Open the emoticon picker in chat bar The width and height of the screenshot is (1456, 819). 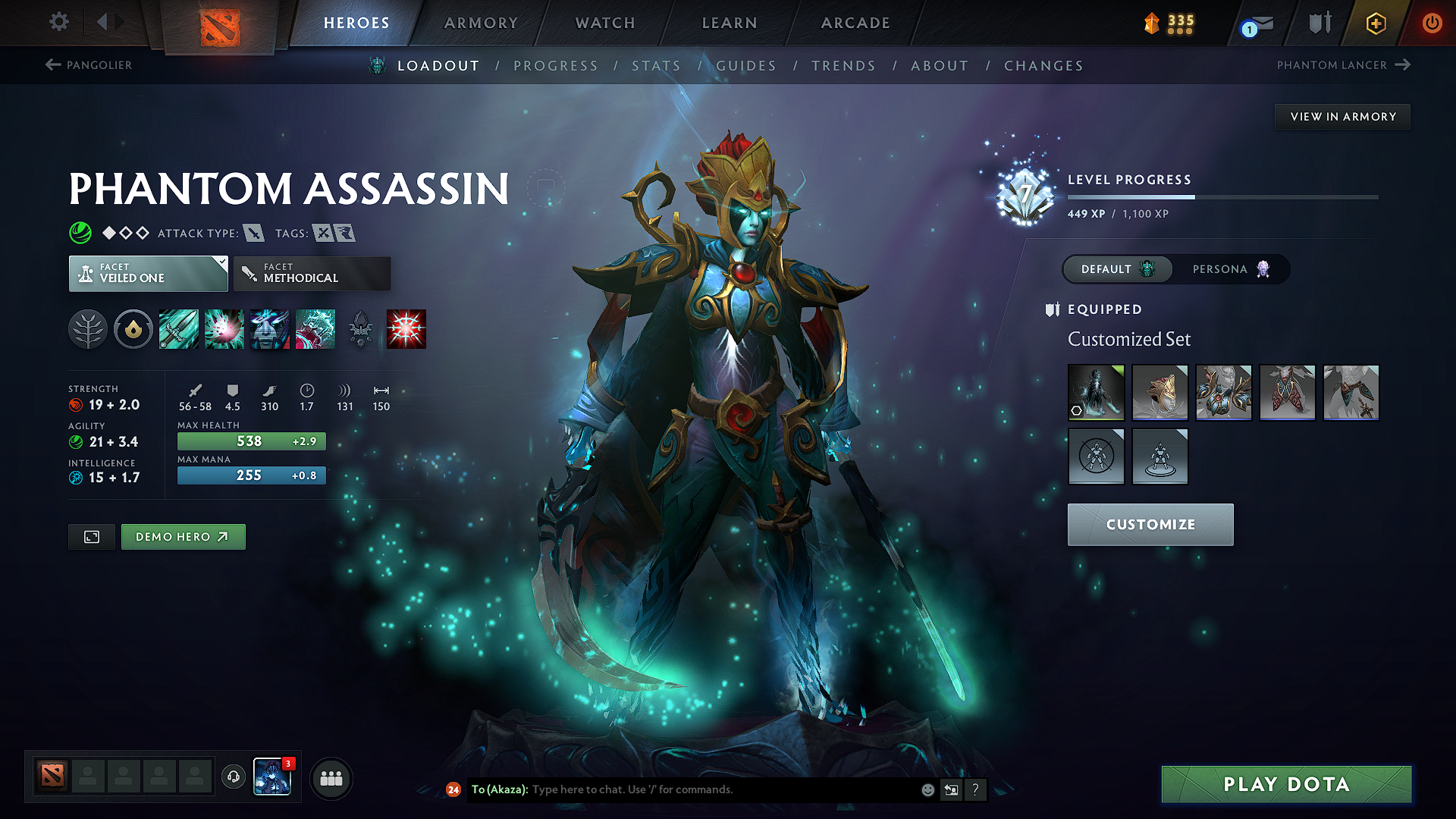(927, 789)
